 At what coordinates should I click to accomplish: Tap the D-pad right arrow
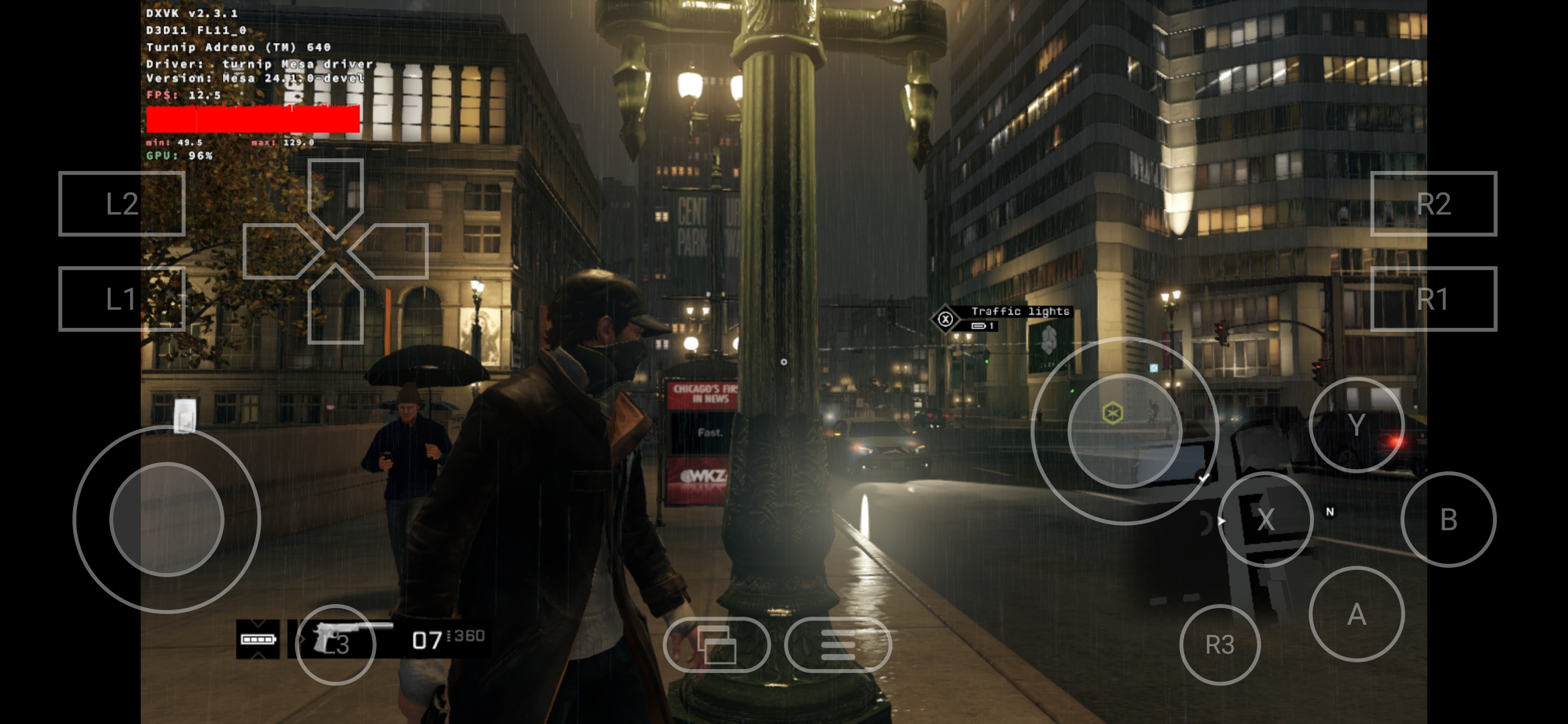coord(394,251)
